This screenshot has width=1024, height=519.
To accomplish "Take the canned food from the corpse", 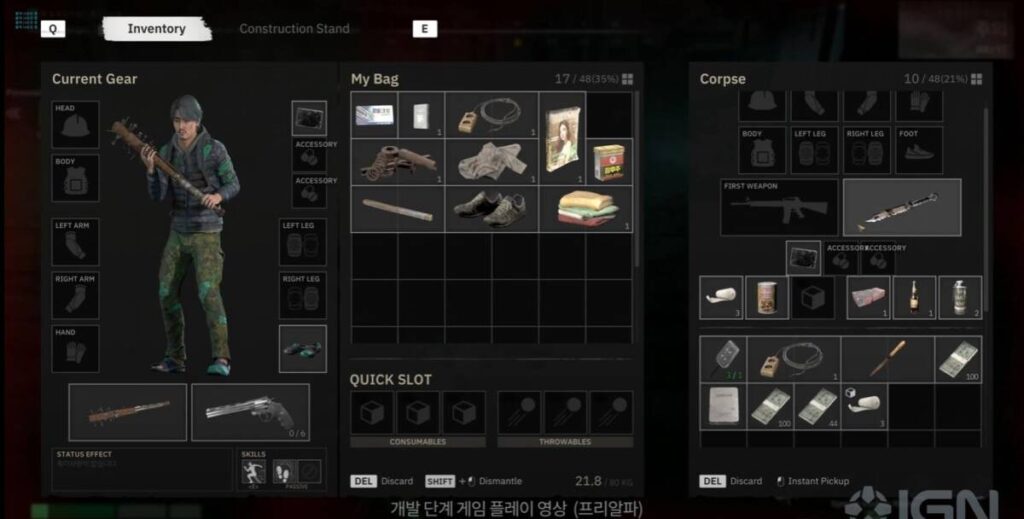I will [768, 297].
